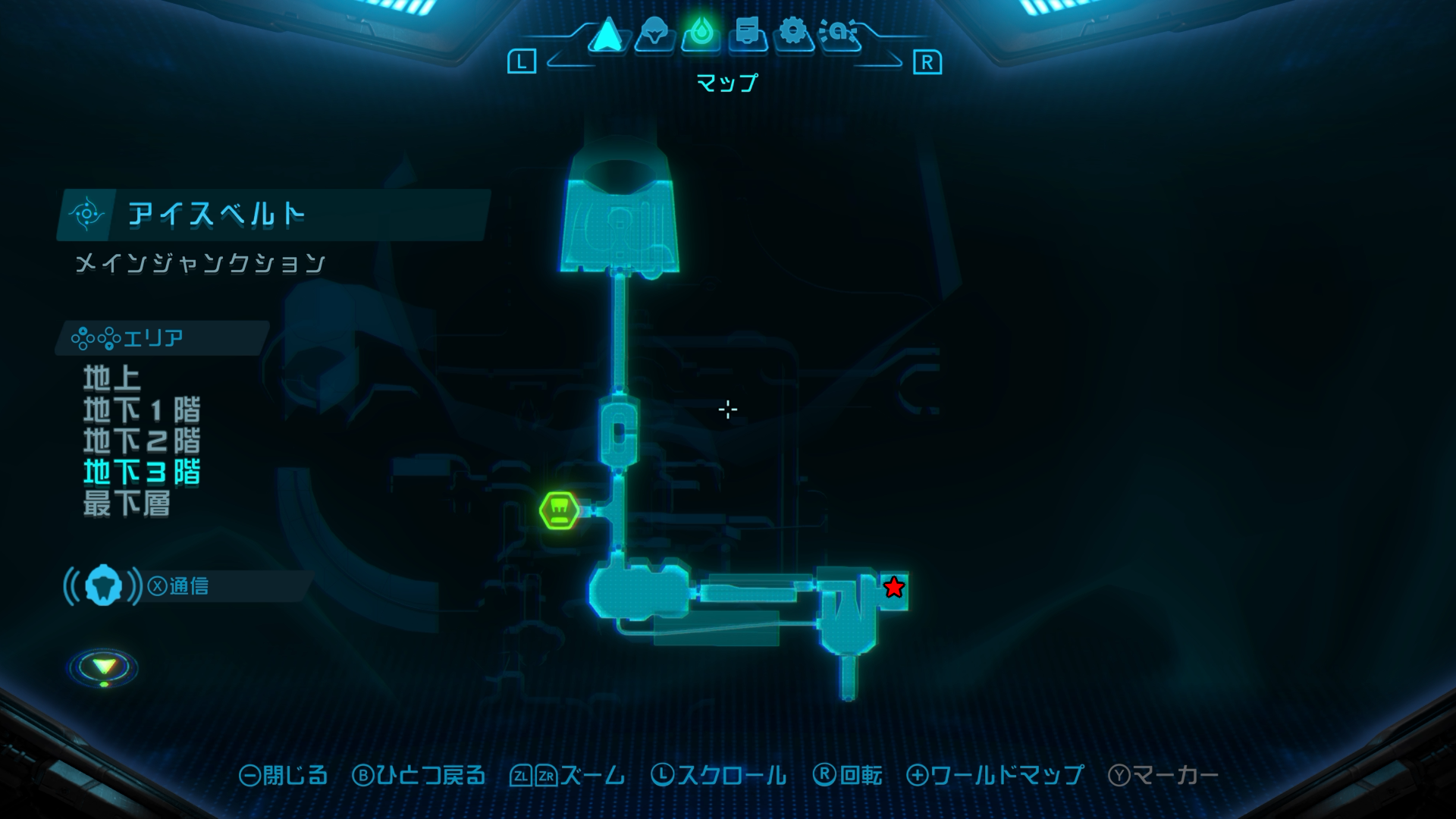Open the ワールドマップ view
The height and width of the screenshot is (819, 1456).
(995, 776)
